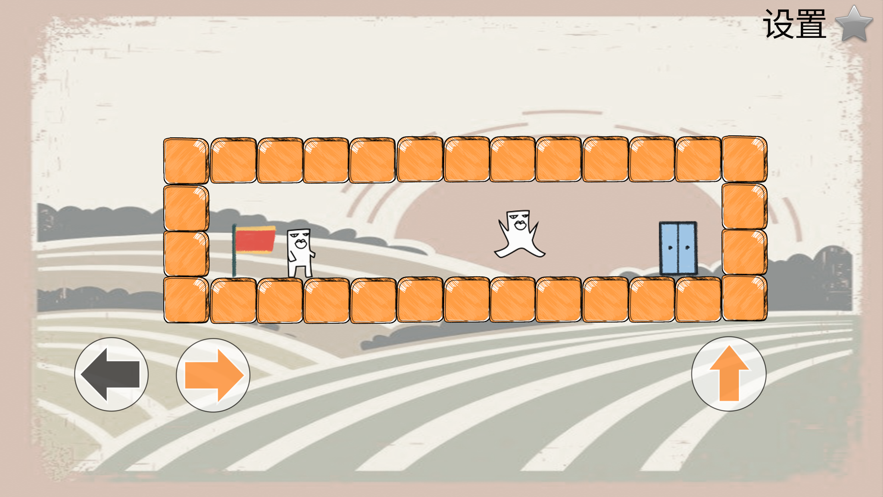Image resolution: width=883 pixels, height=497 pixels.
Task: Jump using the orange up arrow button
Action: click(729, 374)
